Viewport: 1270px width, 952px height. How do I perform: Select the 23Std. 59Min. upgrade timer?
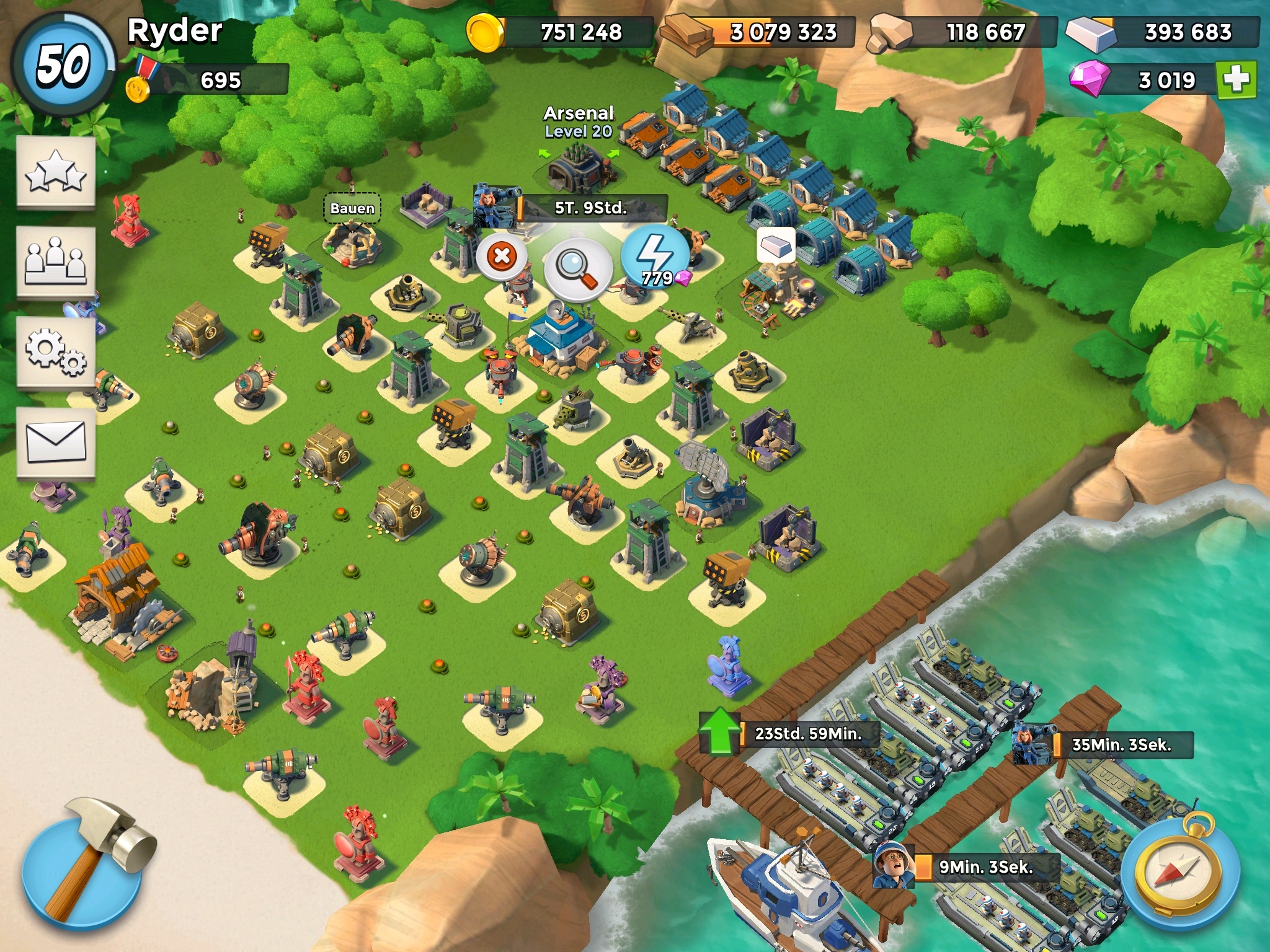tap(807, 734)
